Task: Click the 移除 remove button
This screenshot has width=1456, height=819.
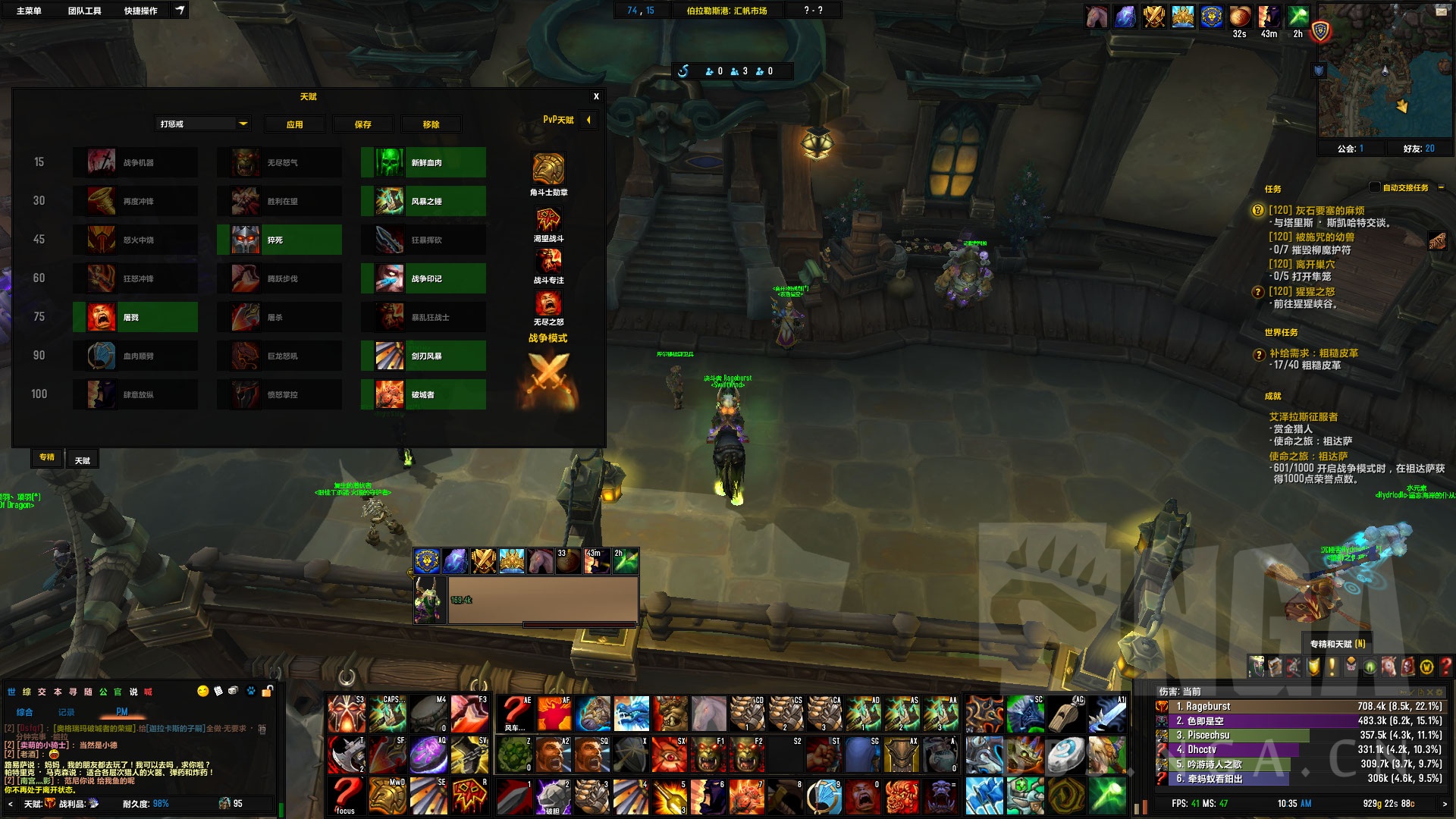Action: coord(431,124)
